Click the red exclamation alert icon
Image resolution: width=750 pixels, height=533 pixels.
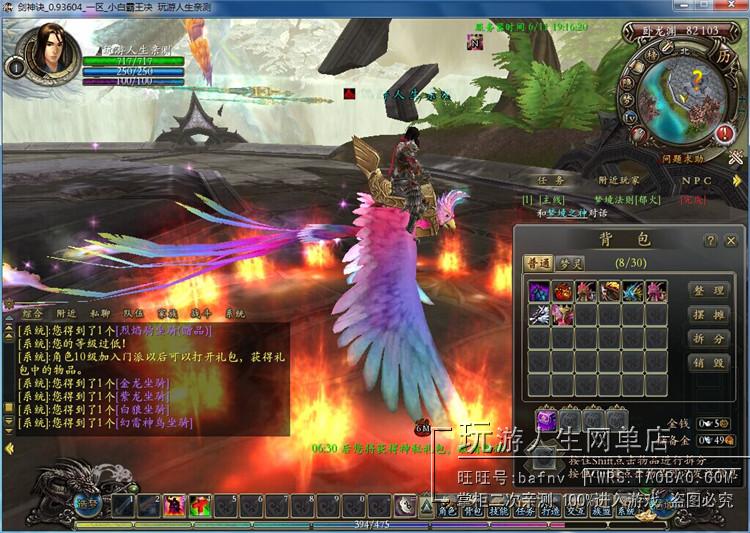726,133
